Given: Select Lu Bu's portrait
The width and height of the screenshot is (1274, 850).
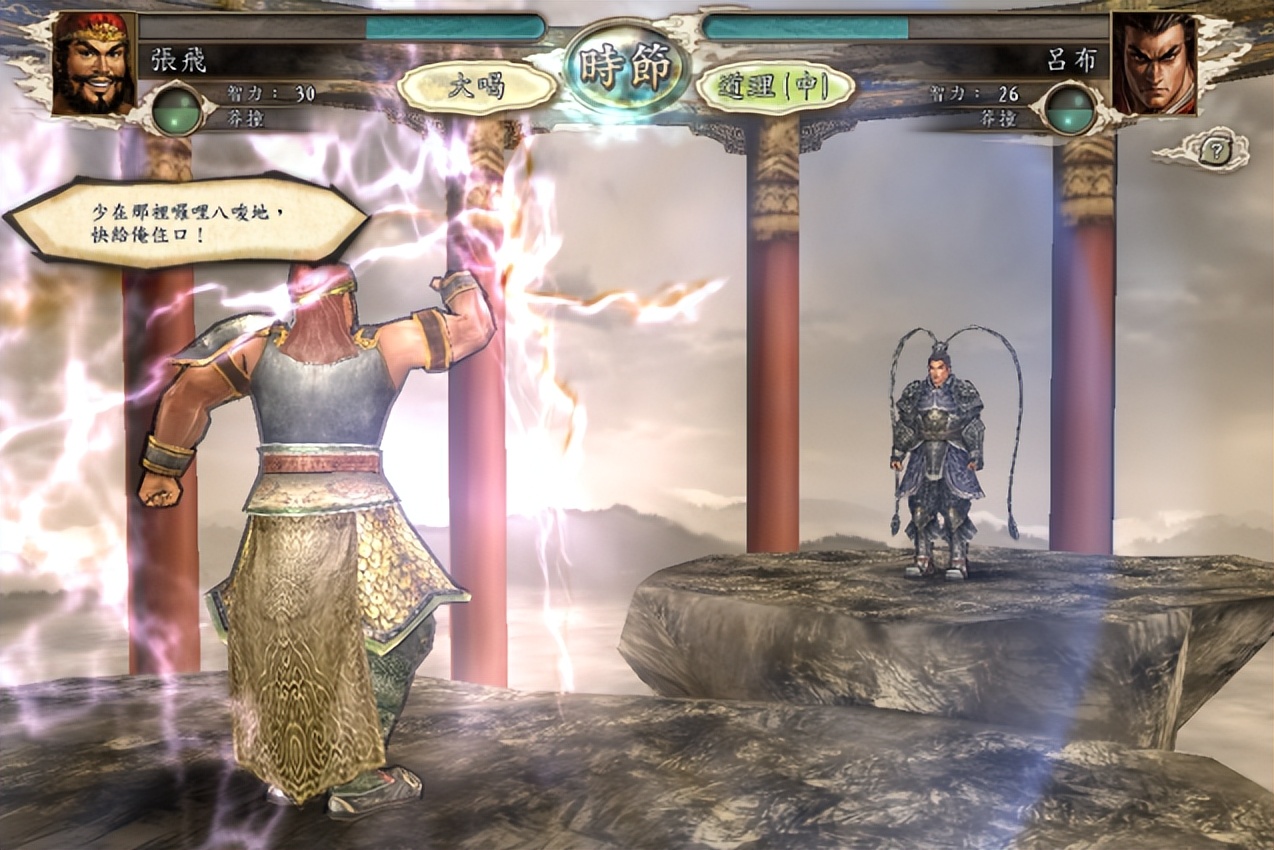Looking at the screenshot, I should click(x=1154, y=63).
